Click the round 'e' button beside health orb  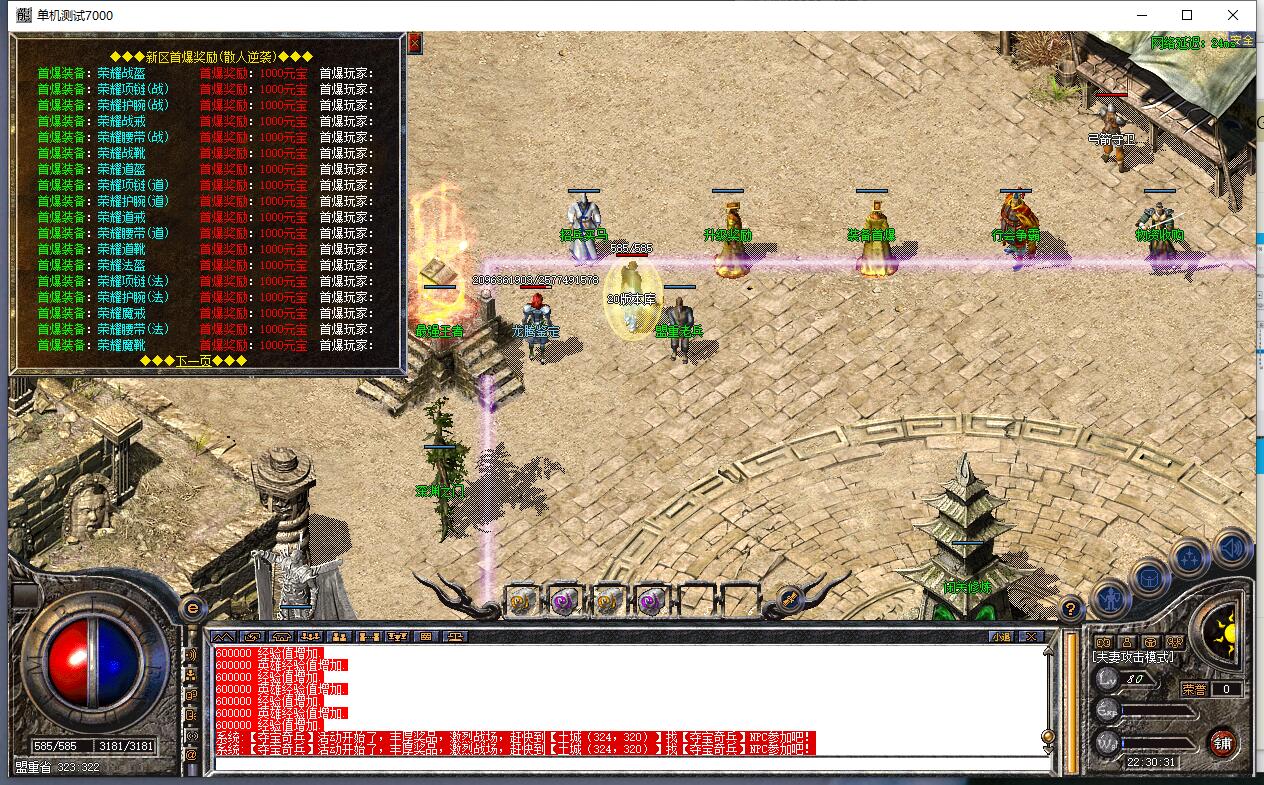click(x=192, y=607)
